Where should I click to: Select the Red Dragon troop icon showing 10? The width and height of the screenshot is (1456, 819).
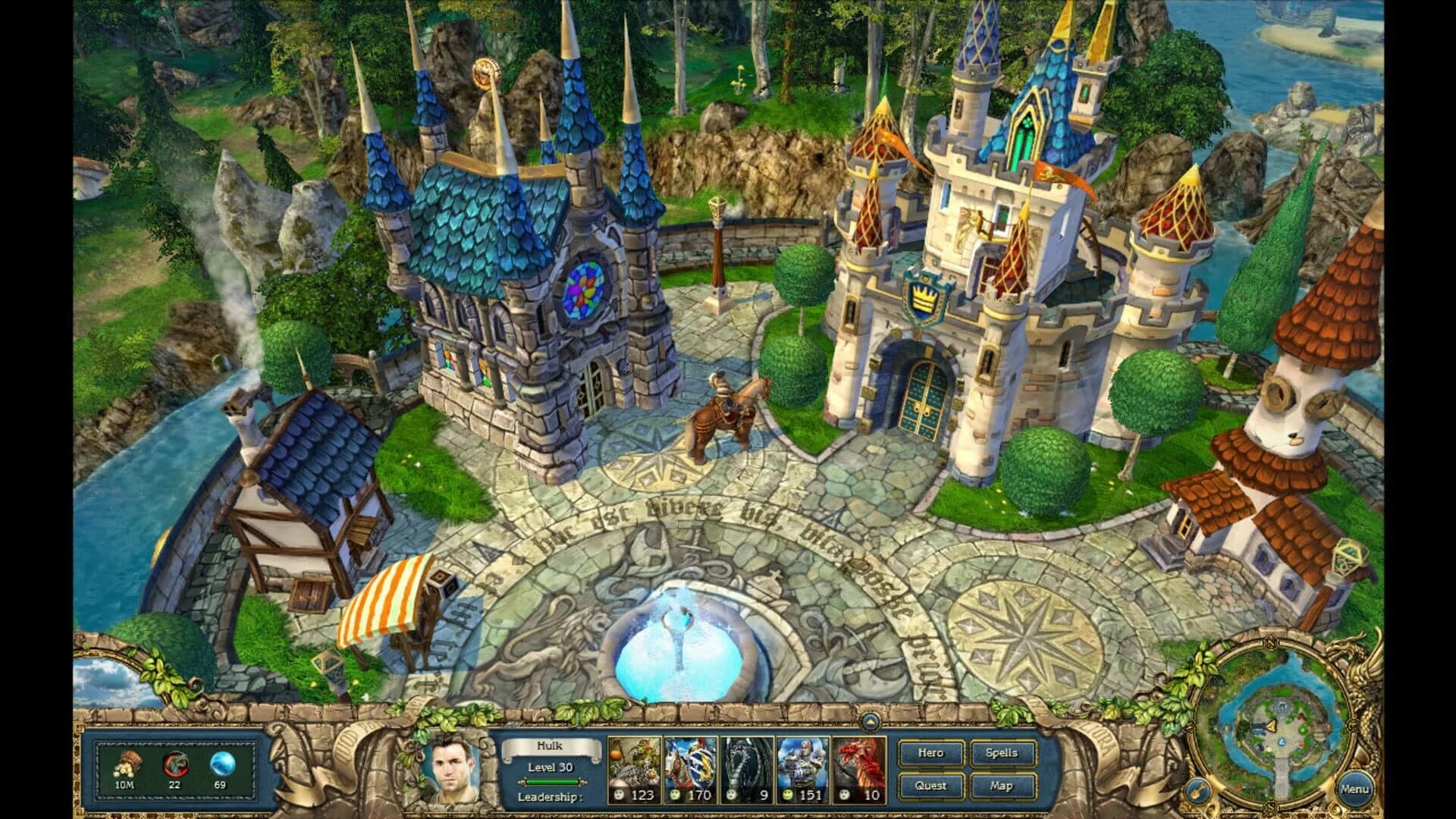pyautogui.click(x=858, y=770)
